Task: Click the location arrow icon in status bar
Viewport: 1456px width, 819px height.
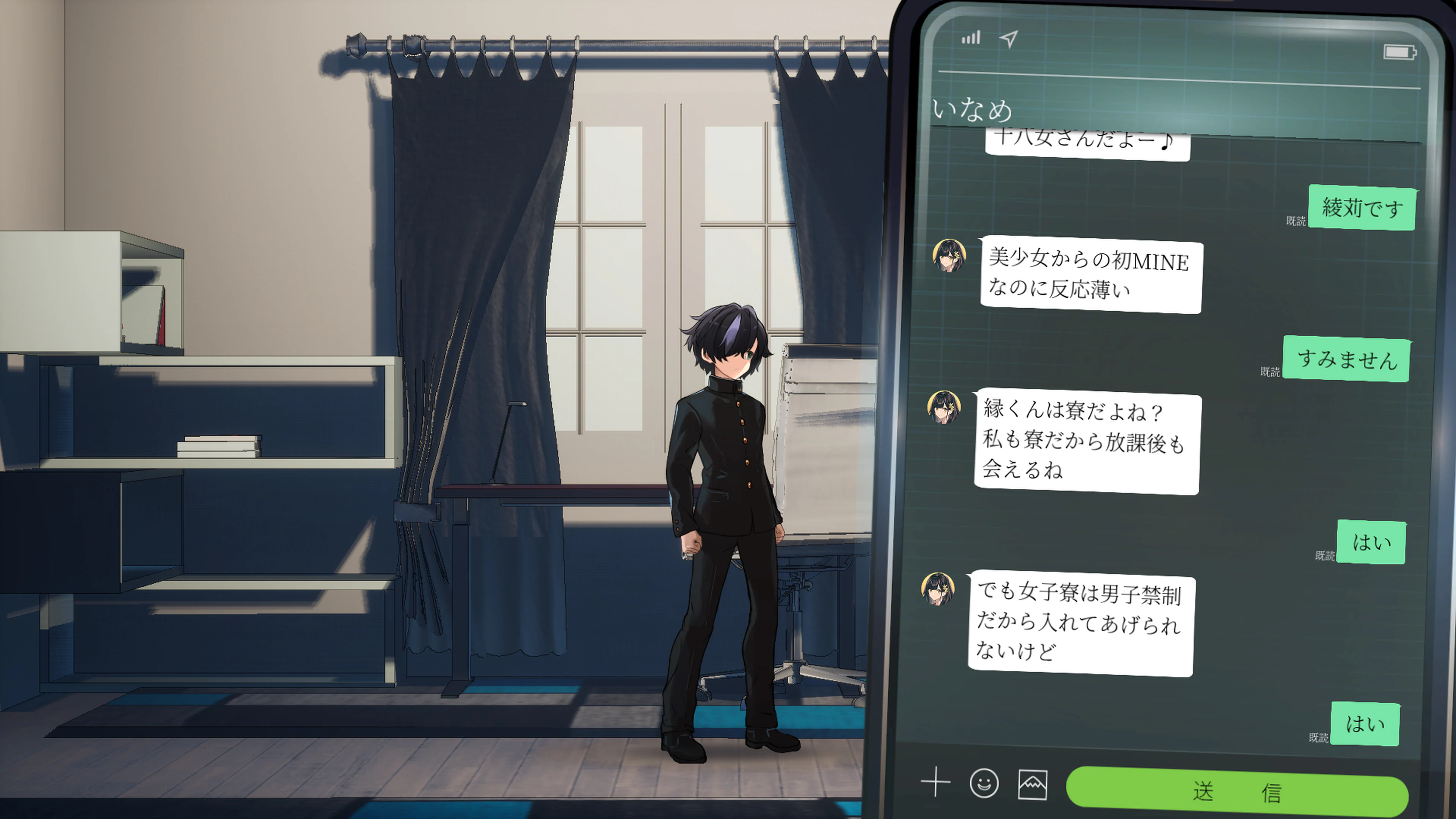Action: coord(1009,38)
